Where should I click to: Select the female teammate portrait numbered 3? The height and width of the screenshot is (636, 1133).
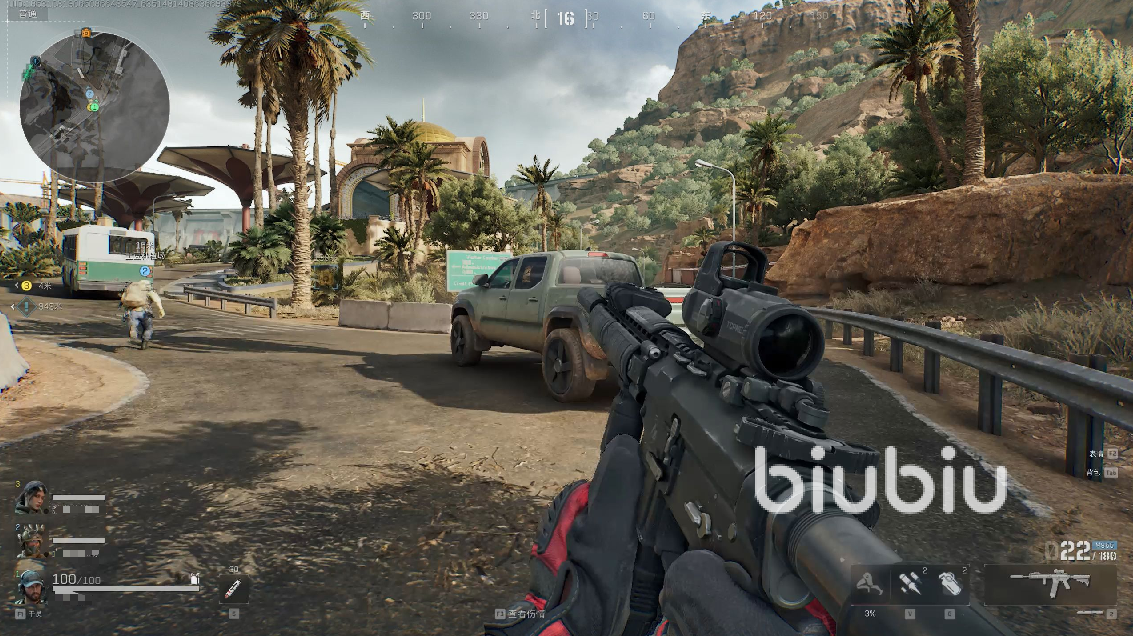(x=30, y=498)
